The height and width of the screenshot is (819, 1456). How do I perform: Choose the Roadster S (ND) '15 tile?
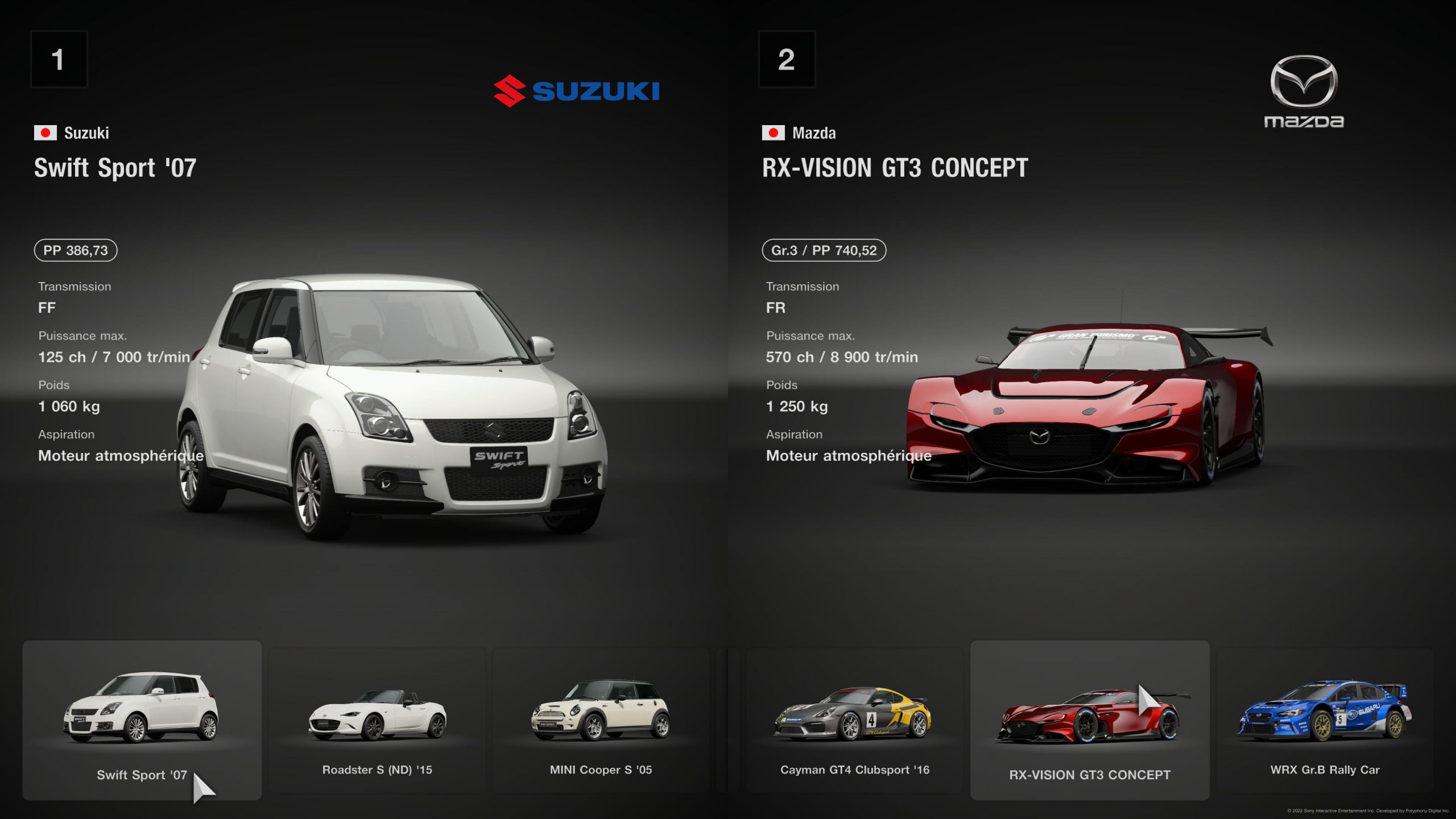(x=377, y=720)
